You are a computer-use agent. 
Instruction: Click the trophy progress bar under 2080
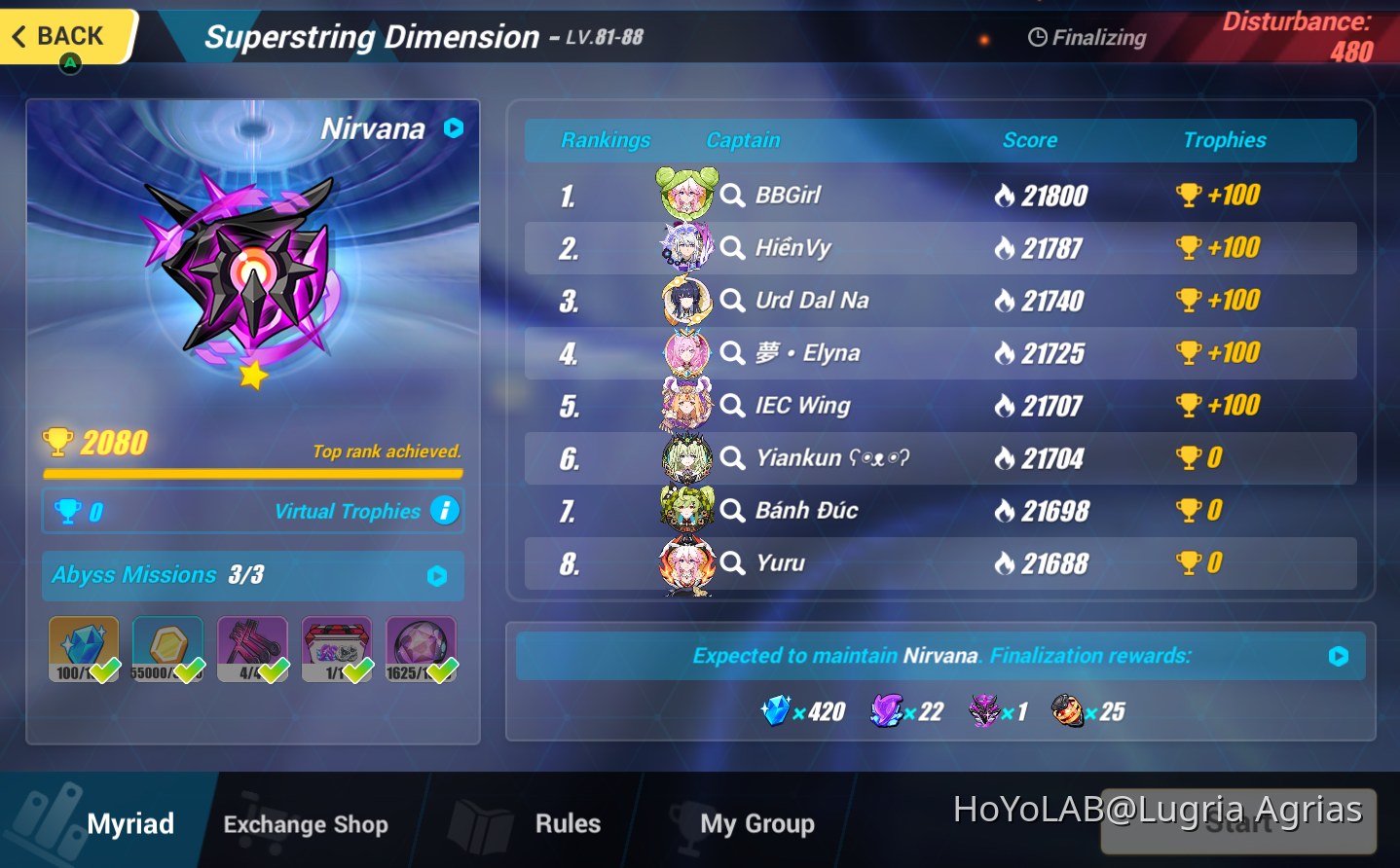(x=252, y=474)
